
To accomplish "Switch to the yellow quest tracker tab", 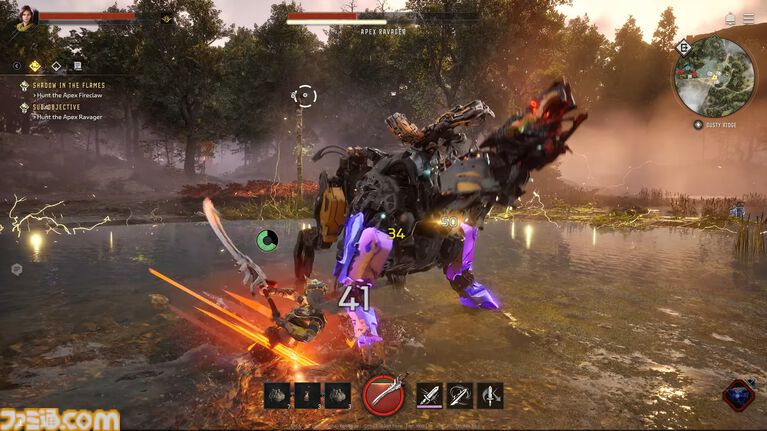I will pyautogui.click(x=35, y=66).
